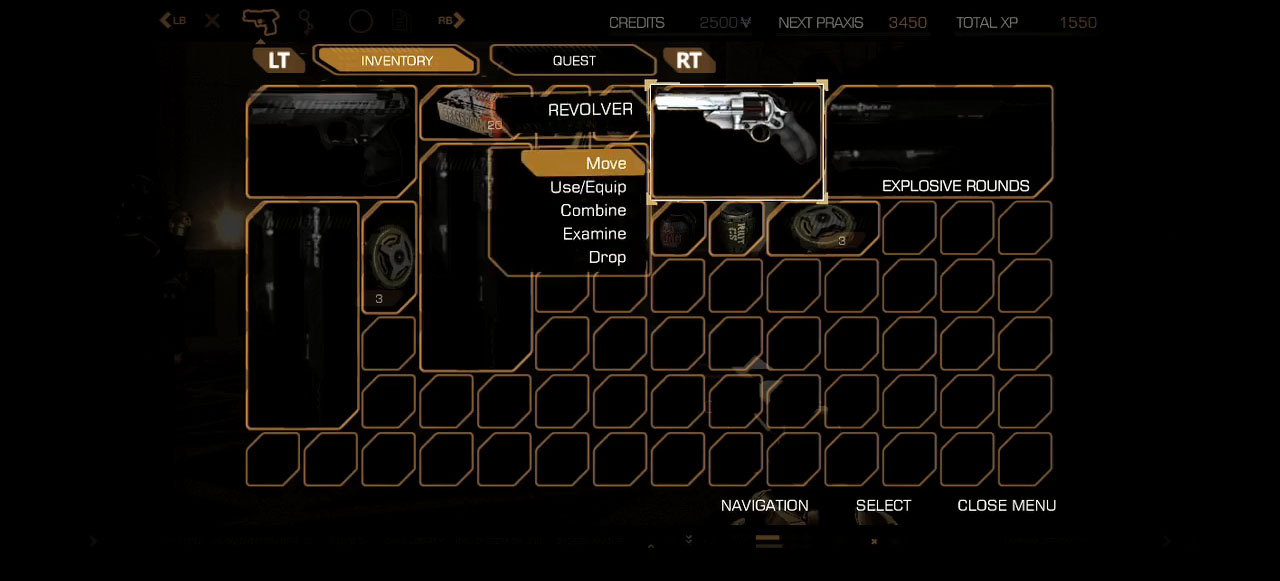
Task: Open the document page section icon
Action: pyautogui.click(x=401, y=21)
